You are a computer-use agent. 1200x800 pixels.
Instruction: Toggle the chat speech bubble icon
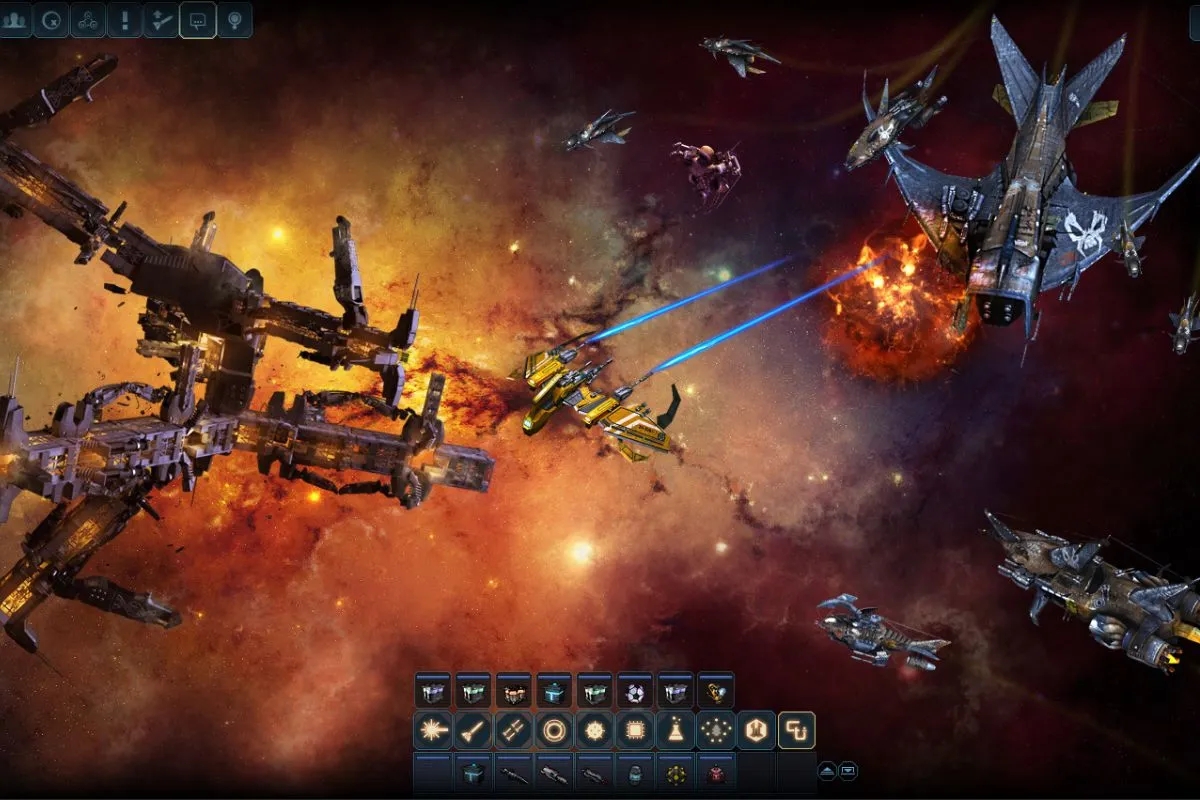pyautogui.click(x=198, y=20)
